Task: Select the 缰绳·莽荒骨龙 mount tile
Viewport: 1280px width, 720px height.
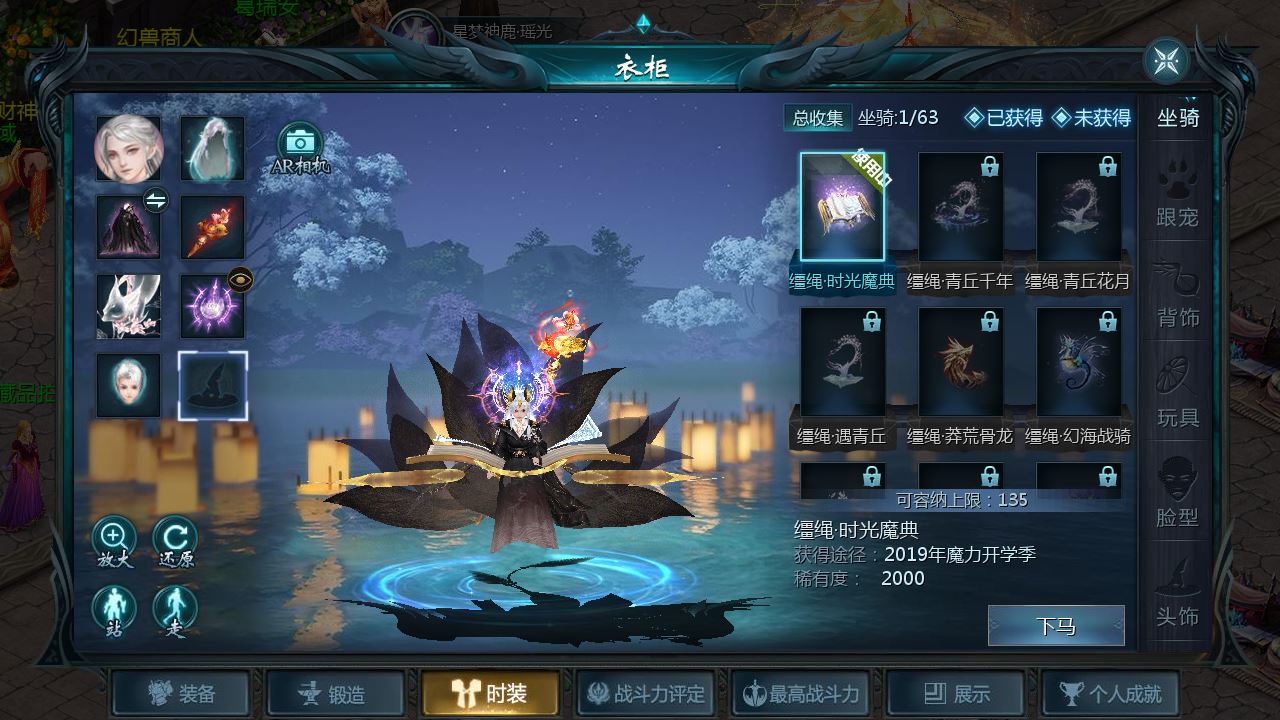Action: click(960, 362)
